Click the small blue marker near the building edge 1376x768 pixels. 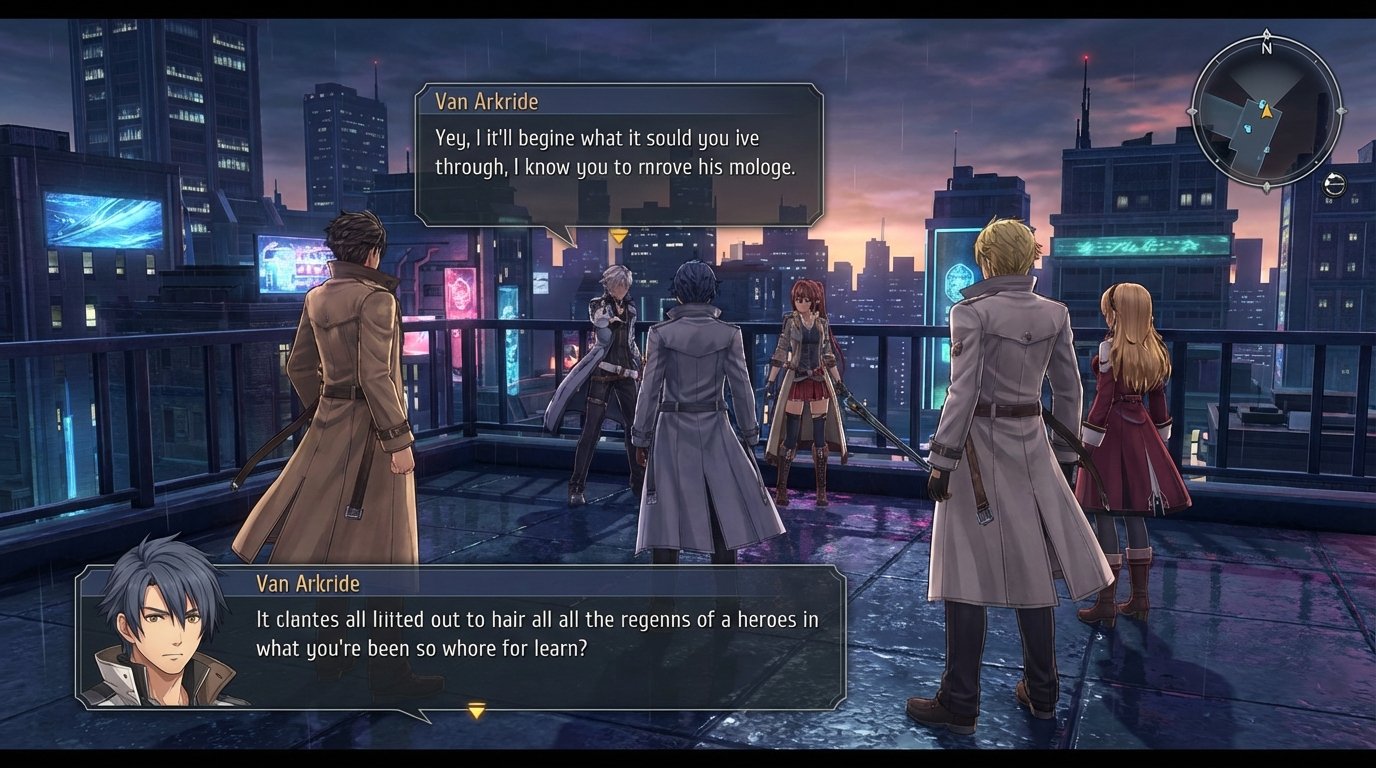pyautogui.click(x=1266, y=149)
